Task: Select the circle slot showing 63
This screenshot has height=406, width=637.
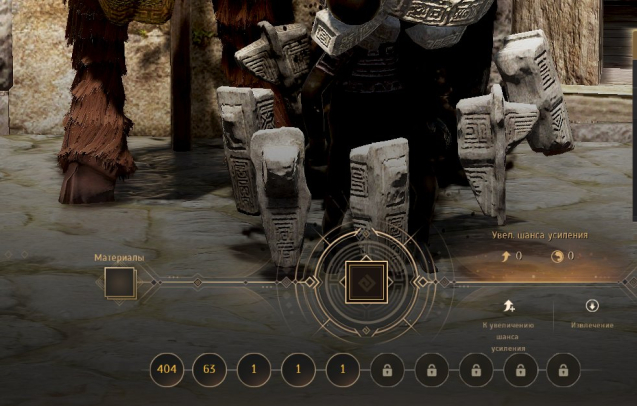Action: [210, 370]
